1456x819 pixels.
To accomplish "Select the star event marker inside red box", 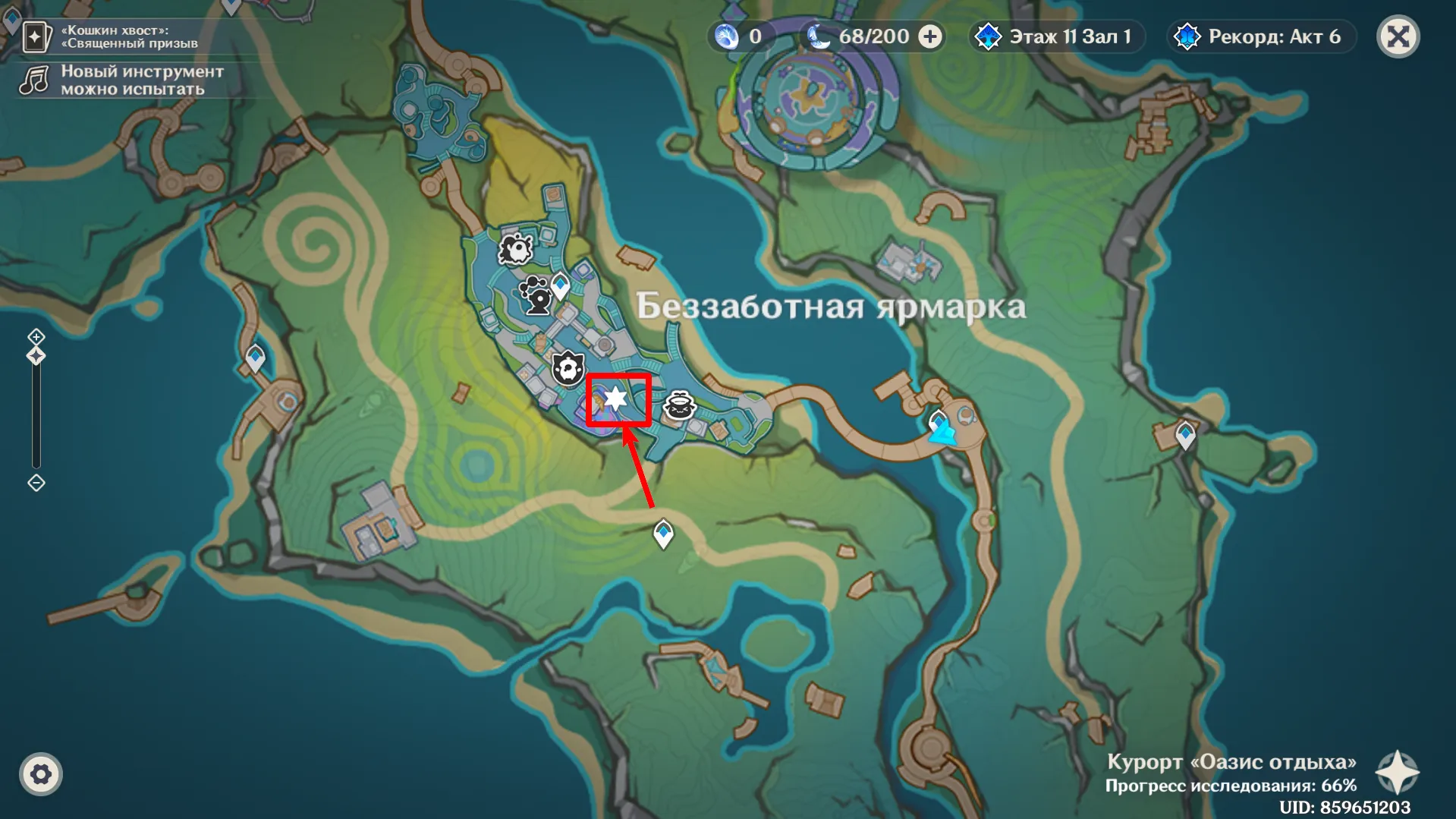I will [x=615, y=397].
